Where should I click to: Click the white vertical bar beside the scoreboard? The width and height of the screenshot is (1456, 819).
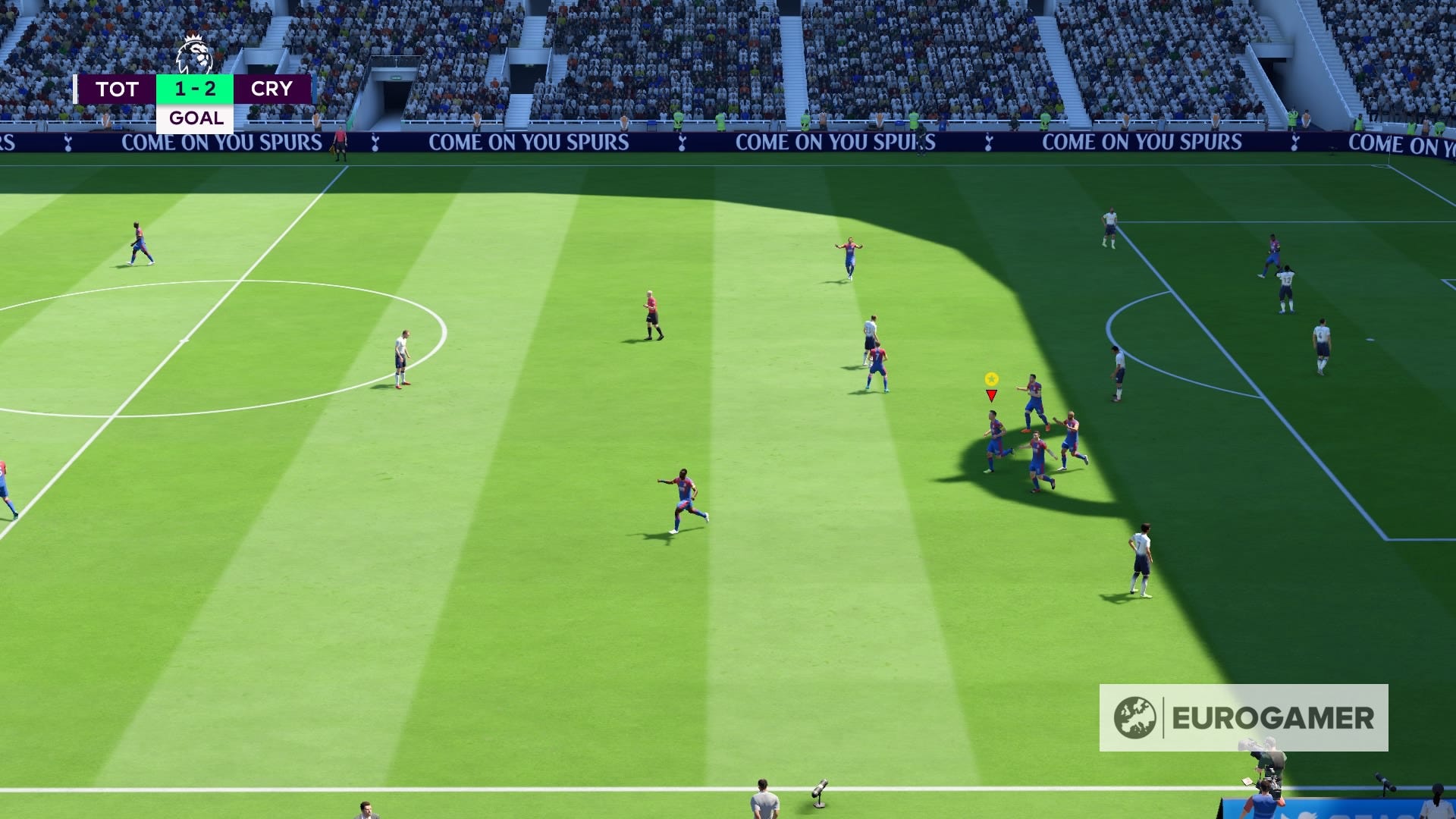pyautogui.click(x=76, y=89)
